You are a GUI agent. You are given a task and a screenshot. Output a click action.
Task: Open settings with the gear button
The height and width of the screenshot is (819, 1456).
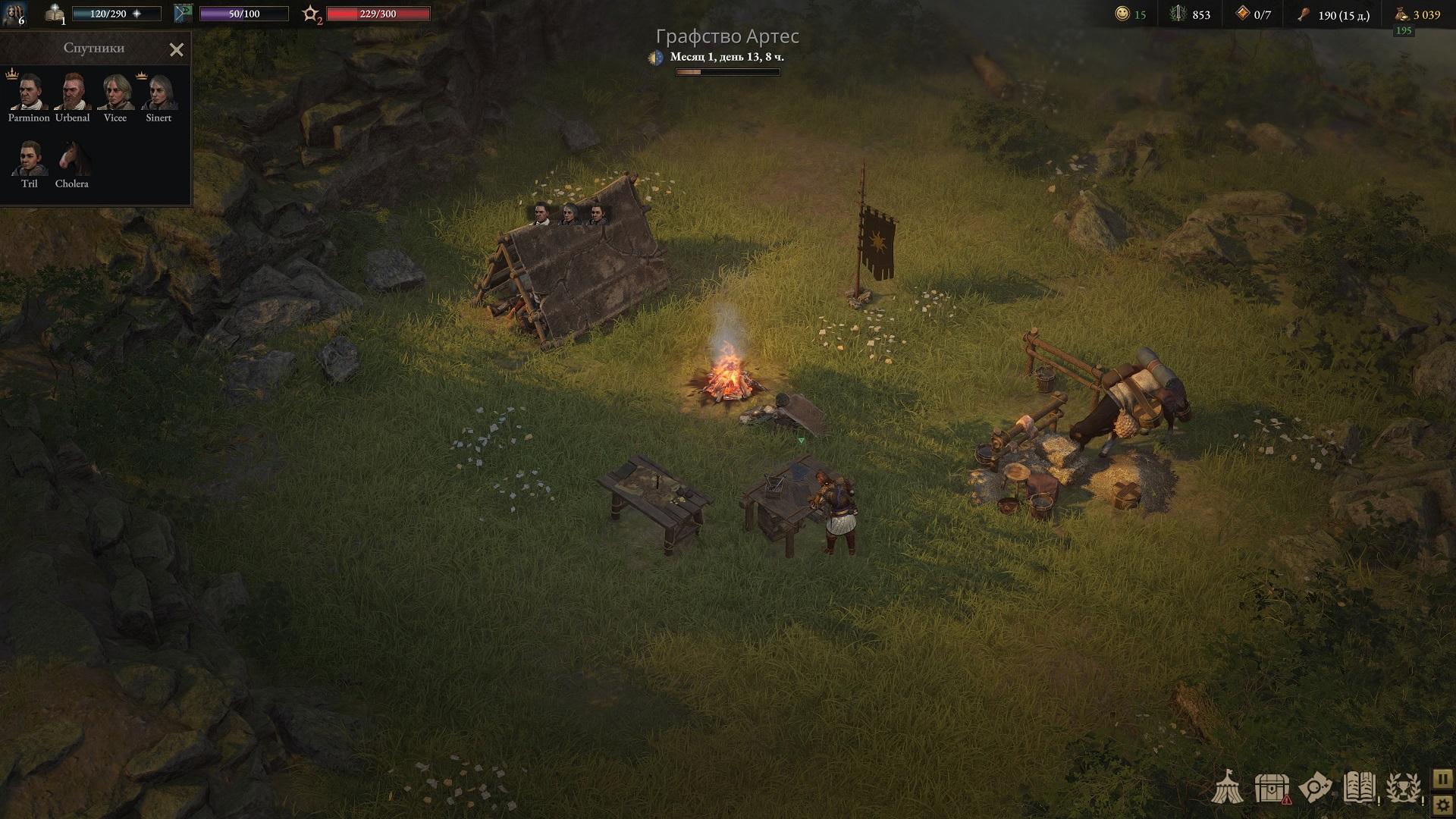[1442, 805]
